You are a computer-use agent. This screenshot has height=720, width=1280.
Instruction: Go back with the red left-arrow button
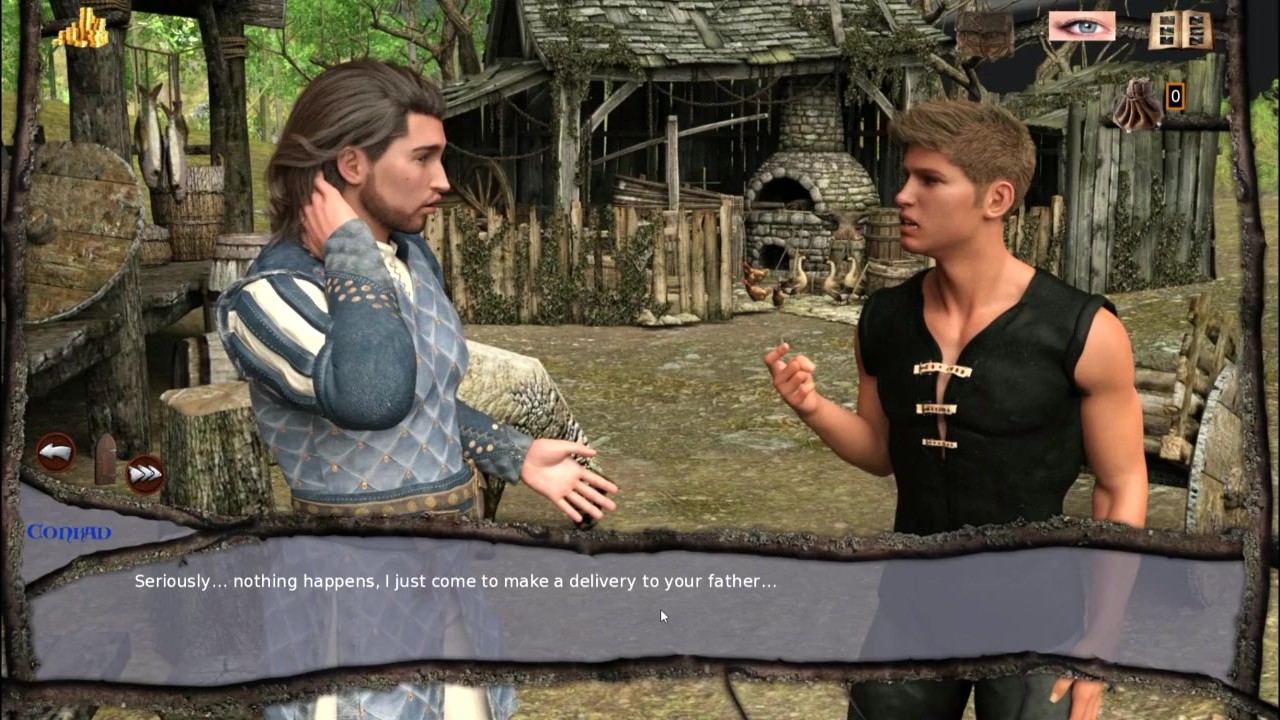(56, 453)
